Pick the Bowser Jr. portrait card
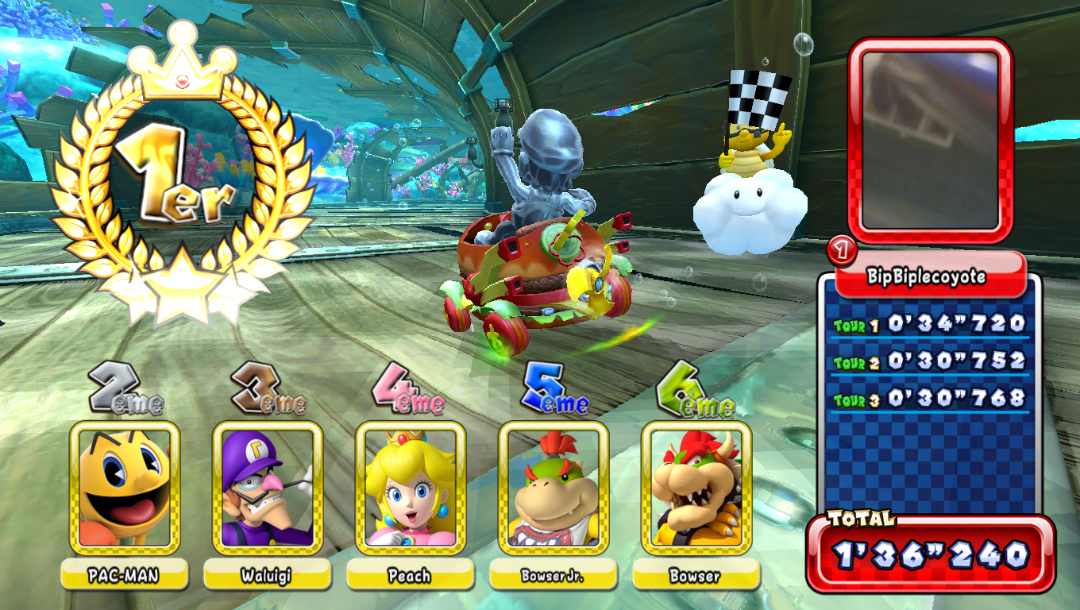 pos(554,488)
